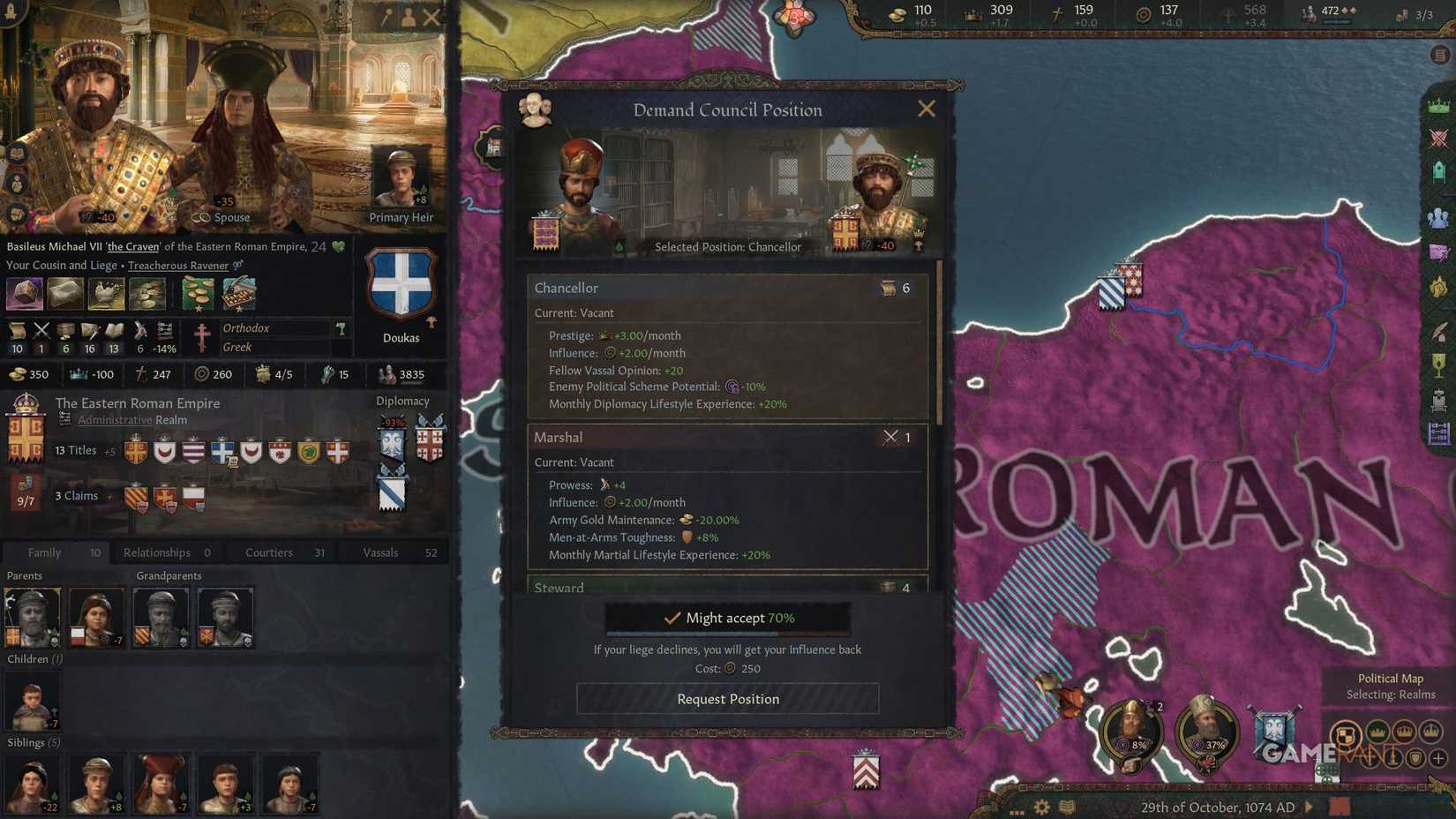Select the intrigue scheme icon in right sidebar
This screenshot has width=1456, height=819.
1438,250
